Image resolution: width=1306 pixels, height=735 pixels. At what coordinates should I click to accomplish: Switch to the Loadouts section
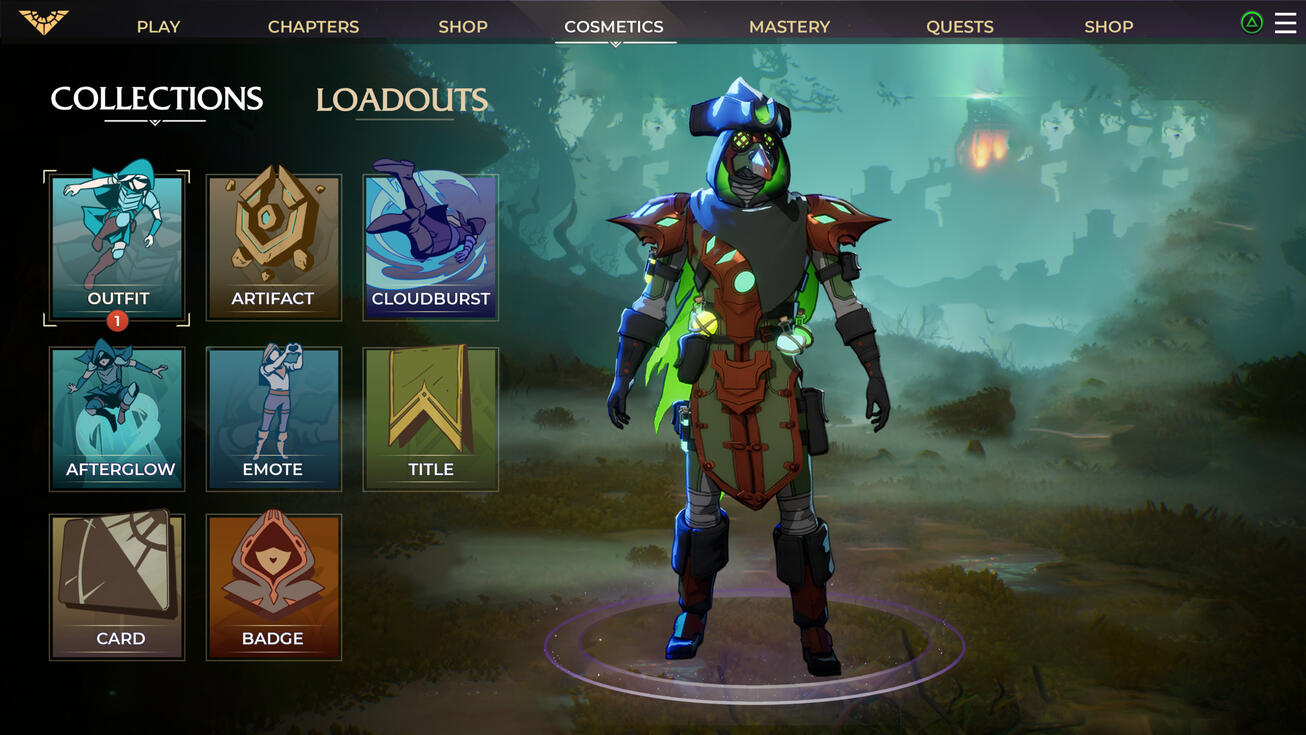pyautogui.click(x=402, y=100)
